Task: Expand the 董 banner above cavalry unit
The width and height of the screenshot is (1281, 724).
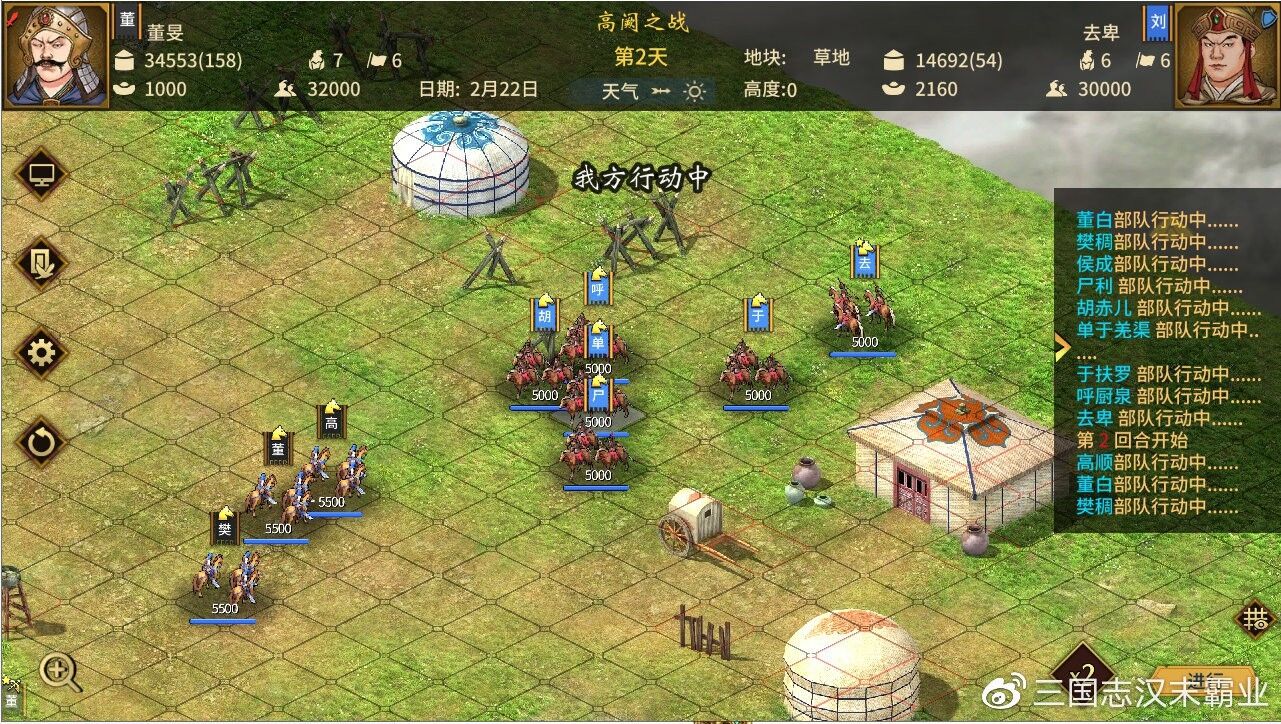Action: point(277,447)
